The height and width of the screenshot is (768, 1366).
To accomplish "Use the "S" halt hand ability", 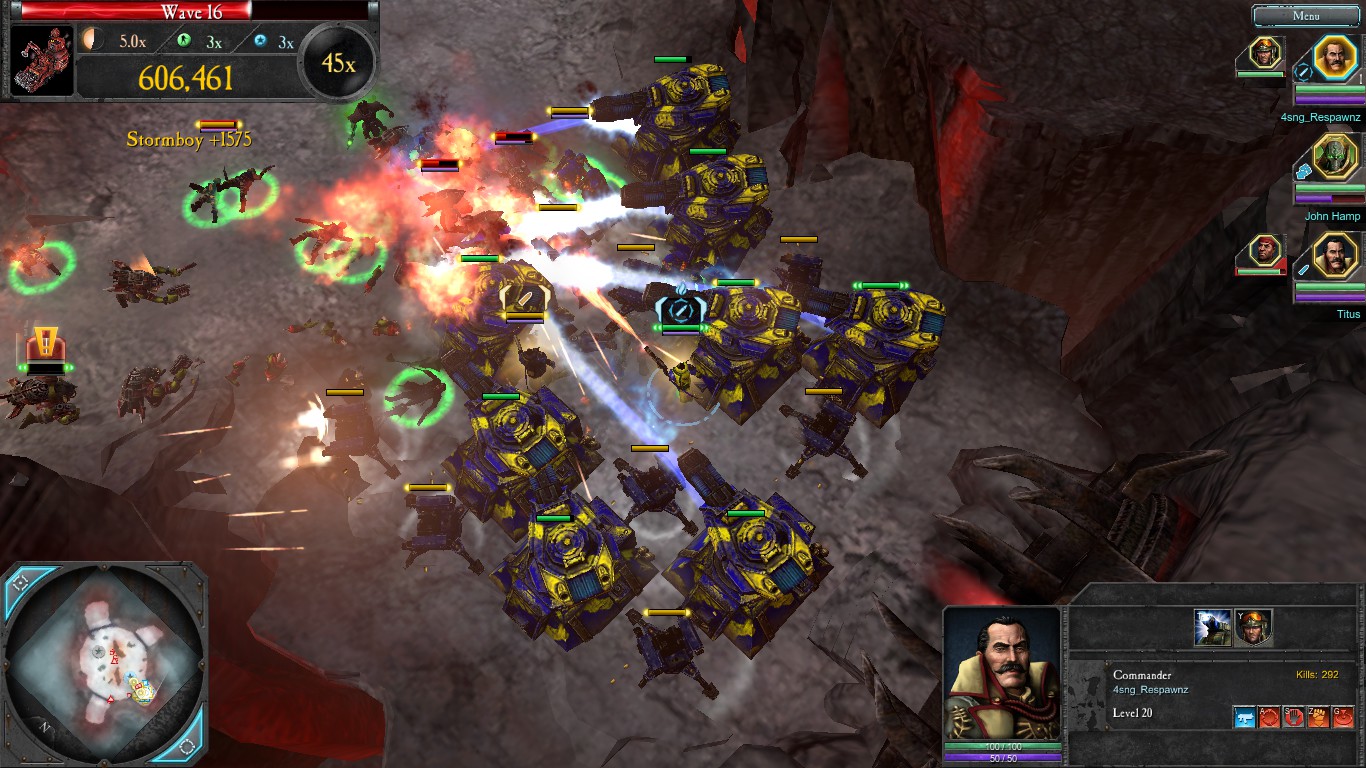I will (x=1293, y=716).
